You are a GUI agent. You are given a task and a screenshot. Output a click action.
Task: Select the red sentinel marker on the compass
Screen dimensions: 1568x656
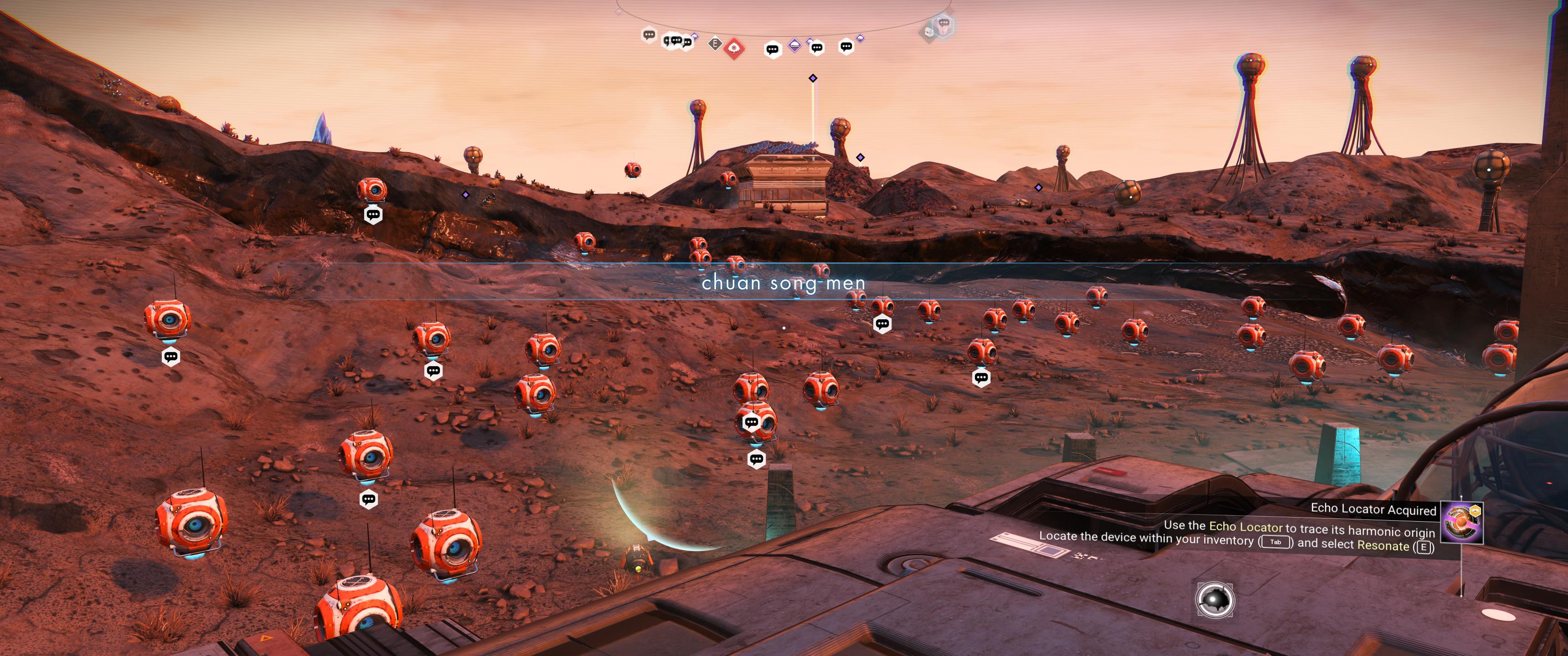734,48
